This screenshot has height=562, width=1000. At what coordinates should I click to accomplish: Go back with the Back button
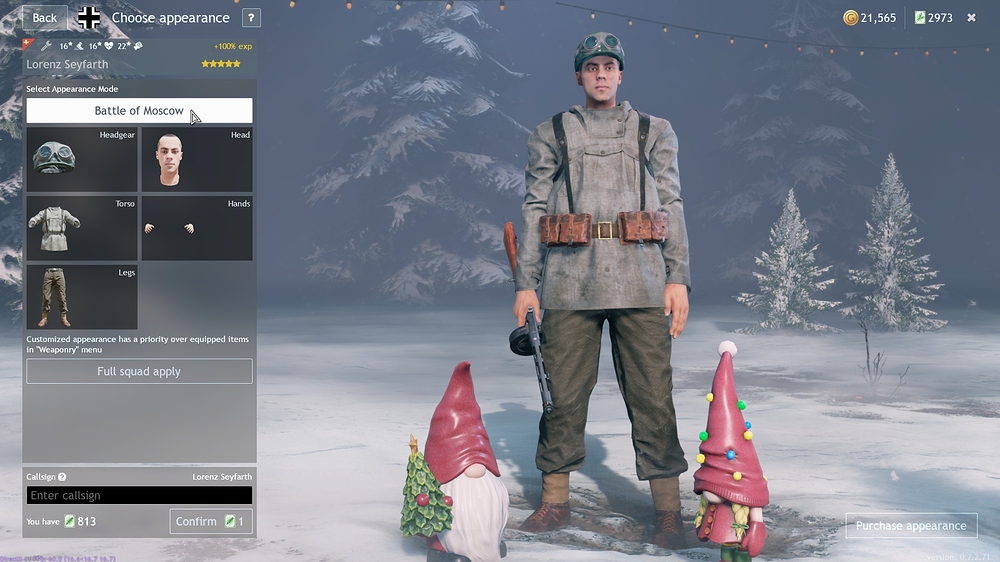point(44,18)
